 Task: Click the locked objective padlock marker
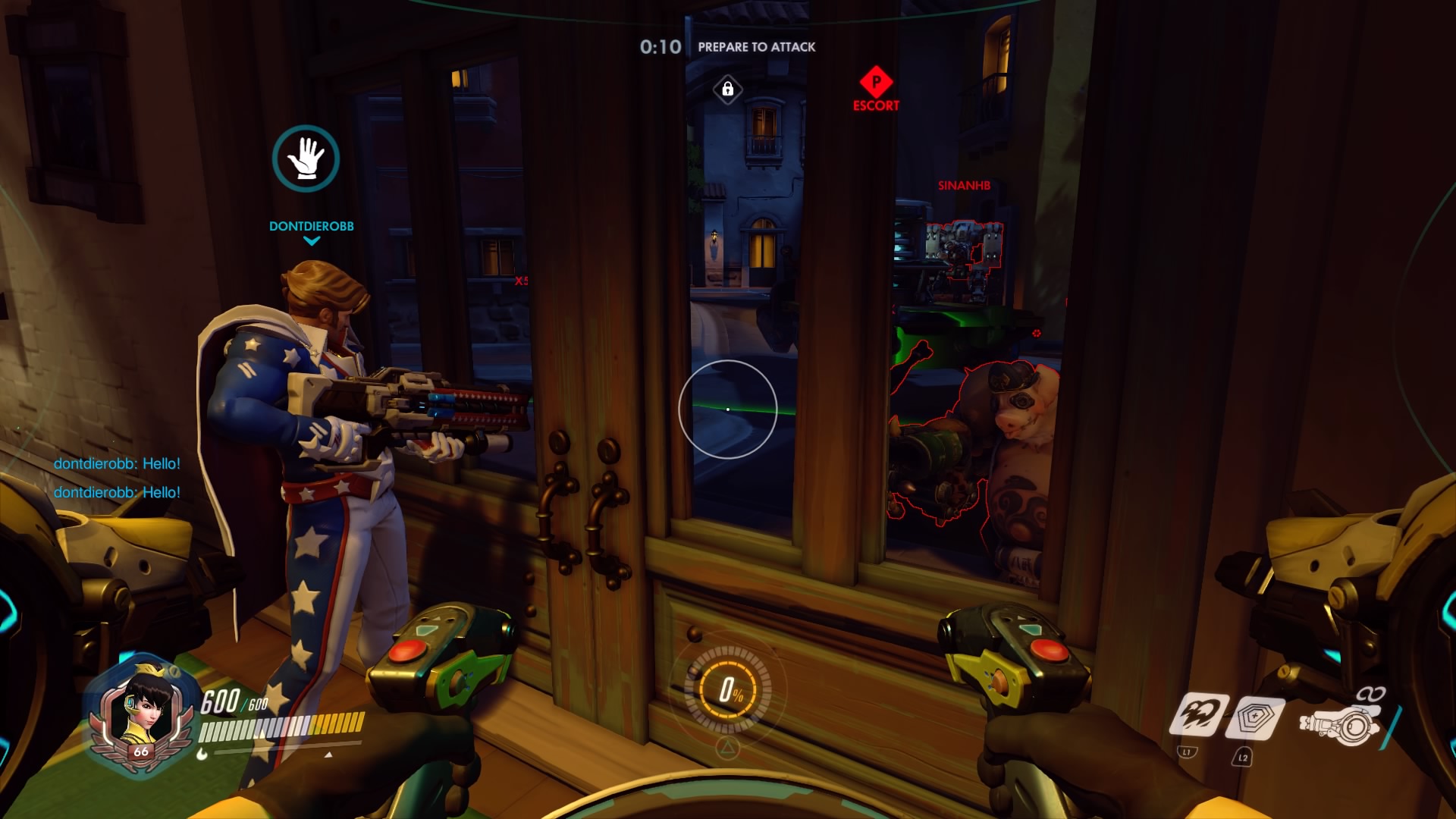[x=727, y=89]
